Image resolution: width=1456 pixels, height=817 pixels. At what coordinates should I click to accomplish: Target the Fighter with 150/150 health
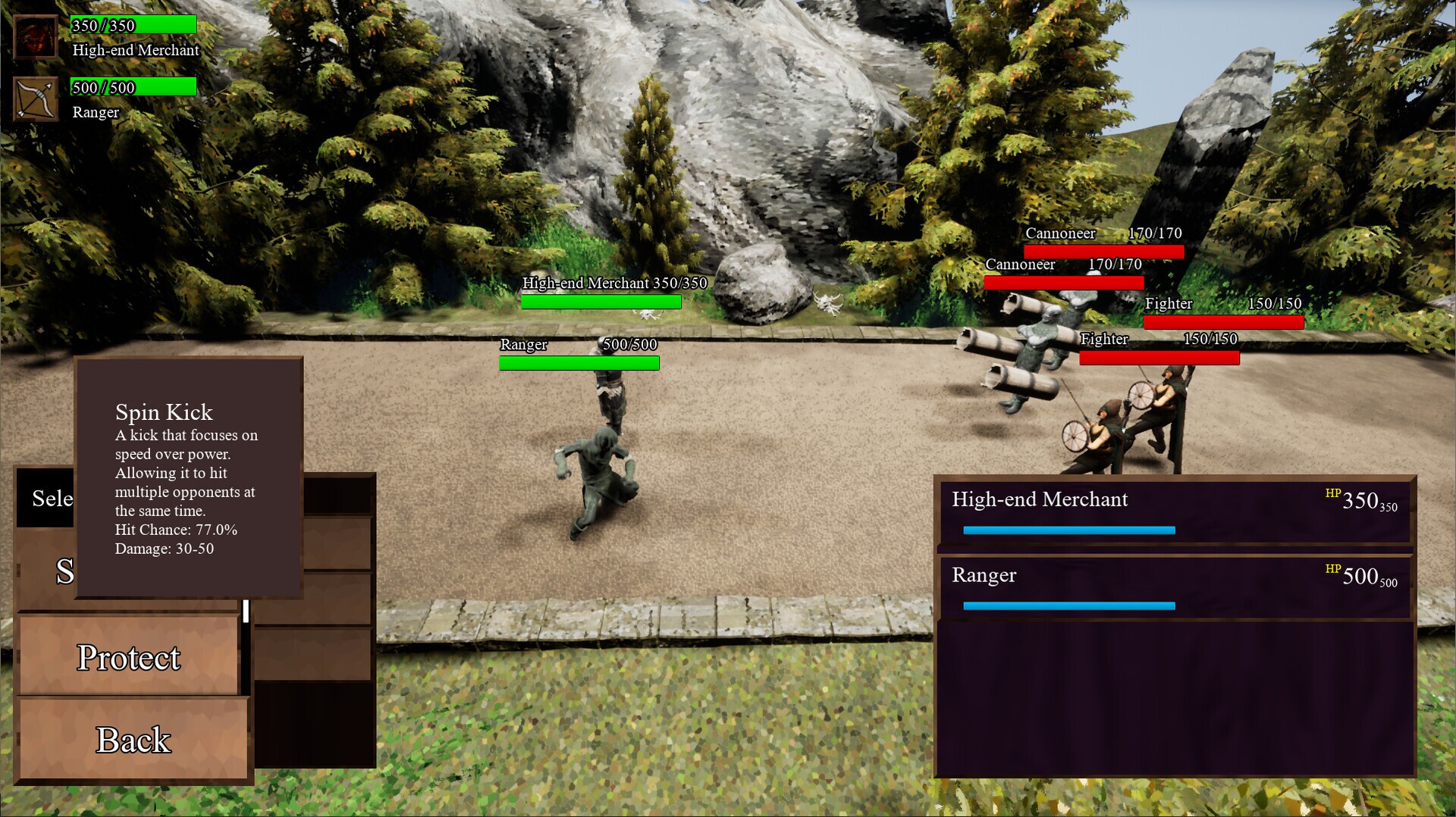(x=1222, y=321)
